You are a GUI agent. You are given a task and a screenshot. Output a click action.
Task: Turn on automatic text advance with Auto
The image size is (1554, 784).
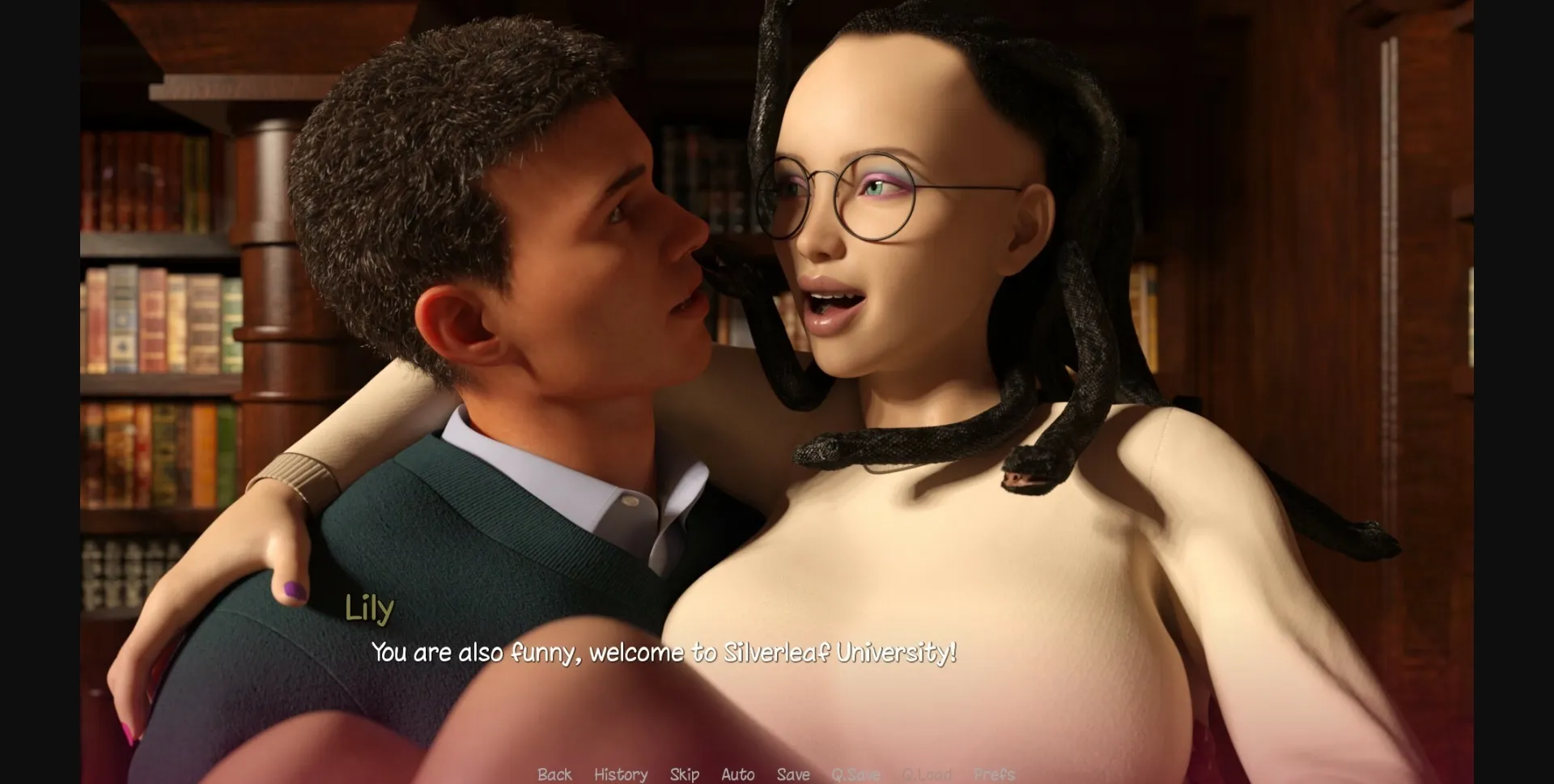point(737,774)
